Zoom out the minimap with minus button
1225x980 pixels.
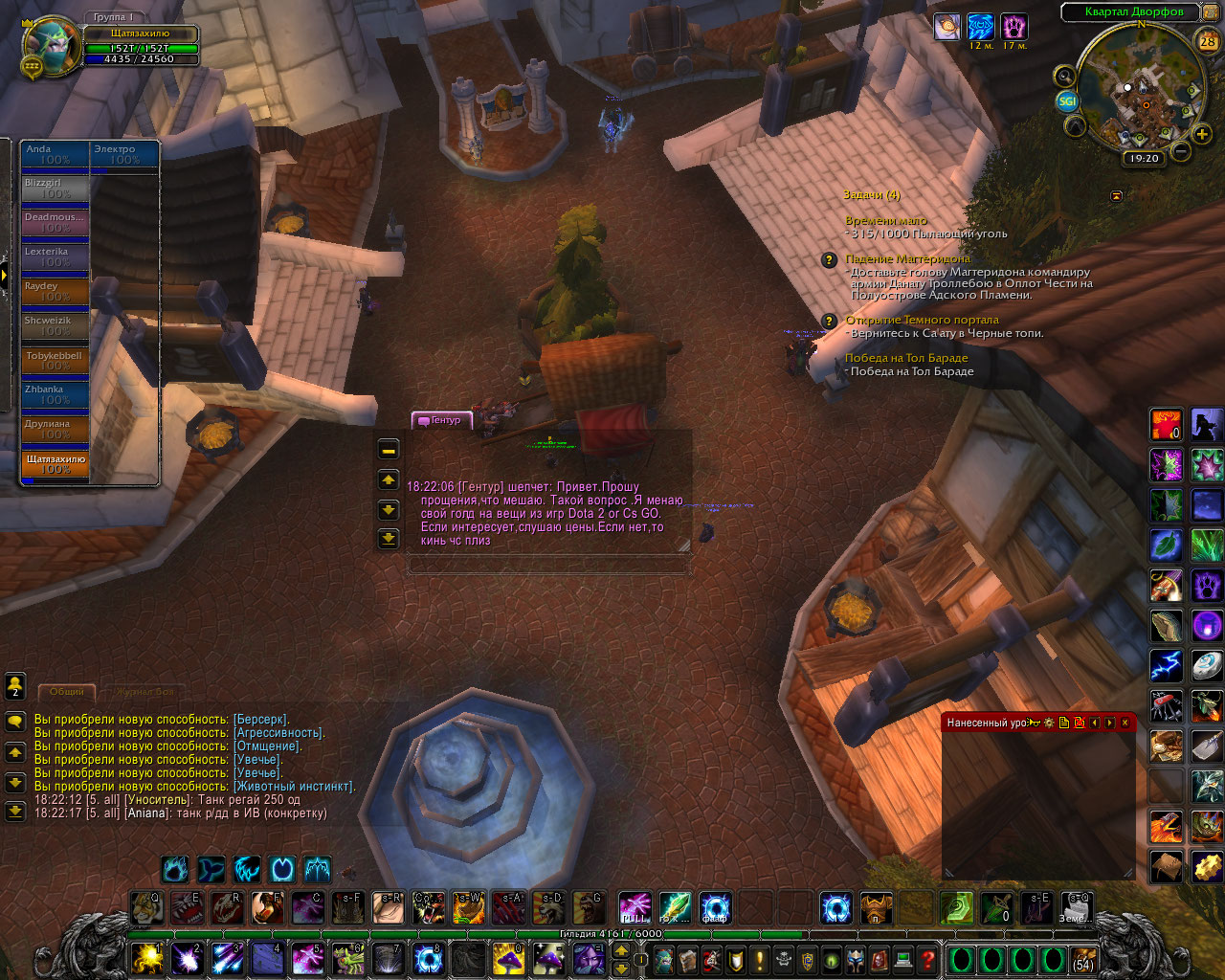(x=1181, y=151)
